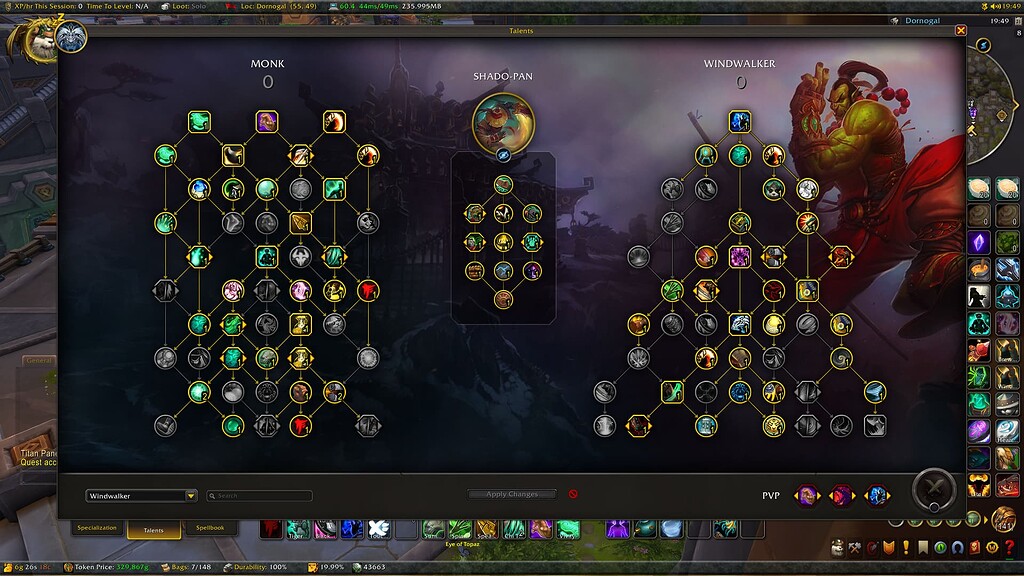The image size is (1024, 576).
Task: Close the Talents window
Action: [x=961, y=31]
